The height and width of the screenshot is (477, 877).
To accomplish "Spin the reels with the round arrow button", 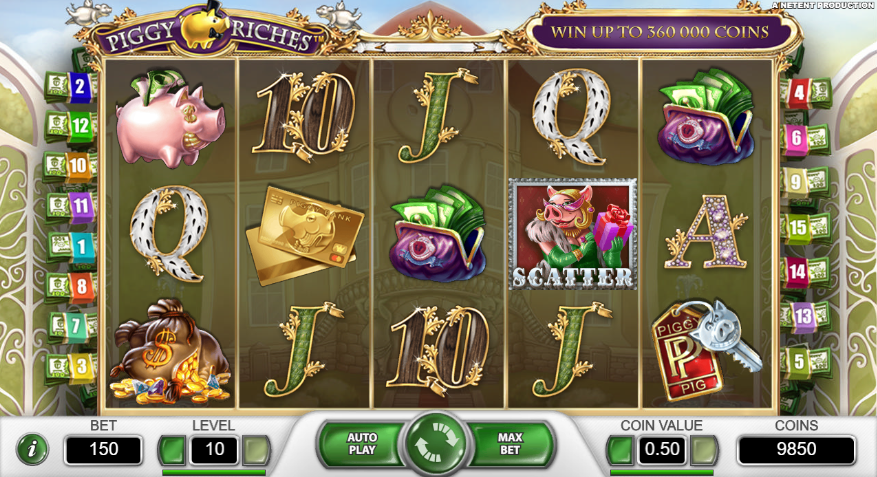I will click(x=437, y=445).
